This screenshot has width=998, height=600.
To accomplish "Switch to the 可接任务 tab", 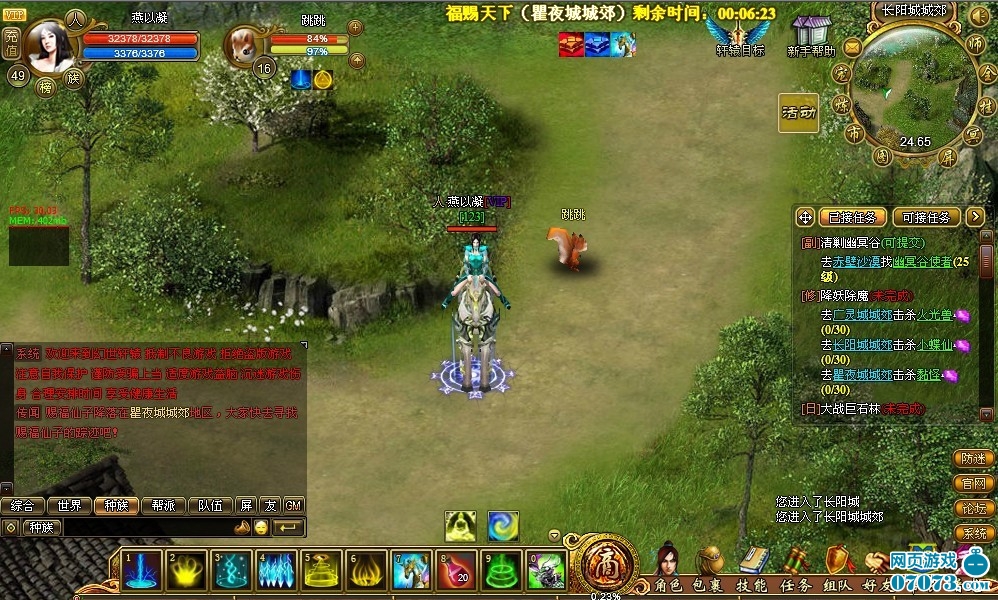I will (x=926, y=217).
